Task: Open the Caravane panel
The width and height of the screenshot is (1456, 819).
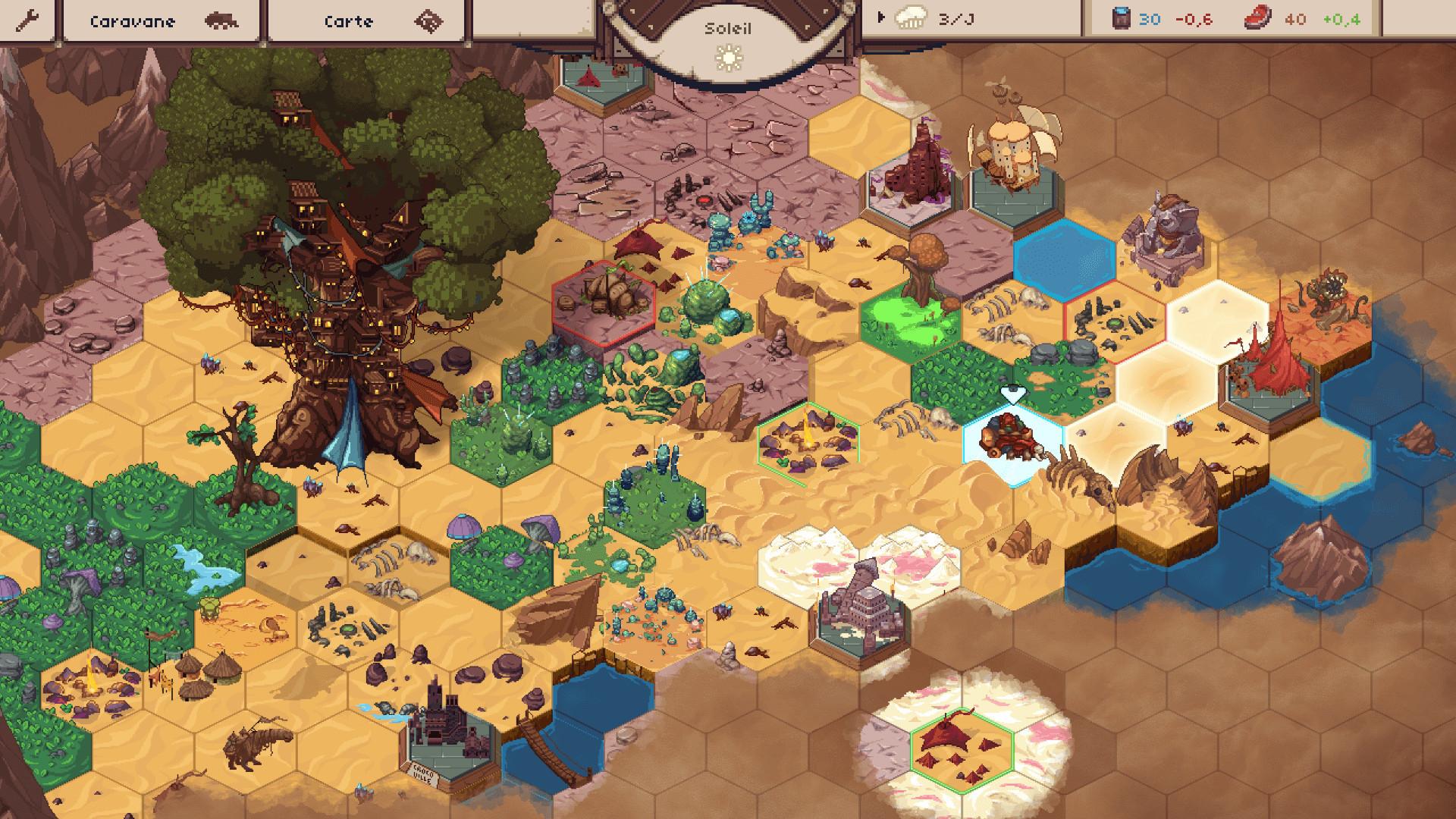Action: [162, 20]
